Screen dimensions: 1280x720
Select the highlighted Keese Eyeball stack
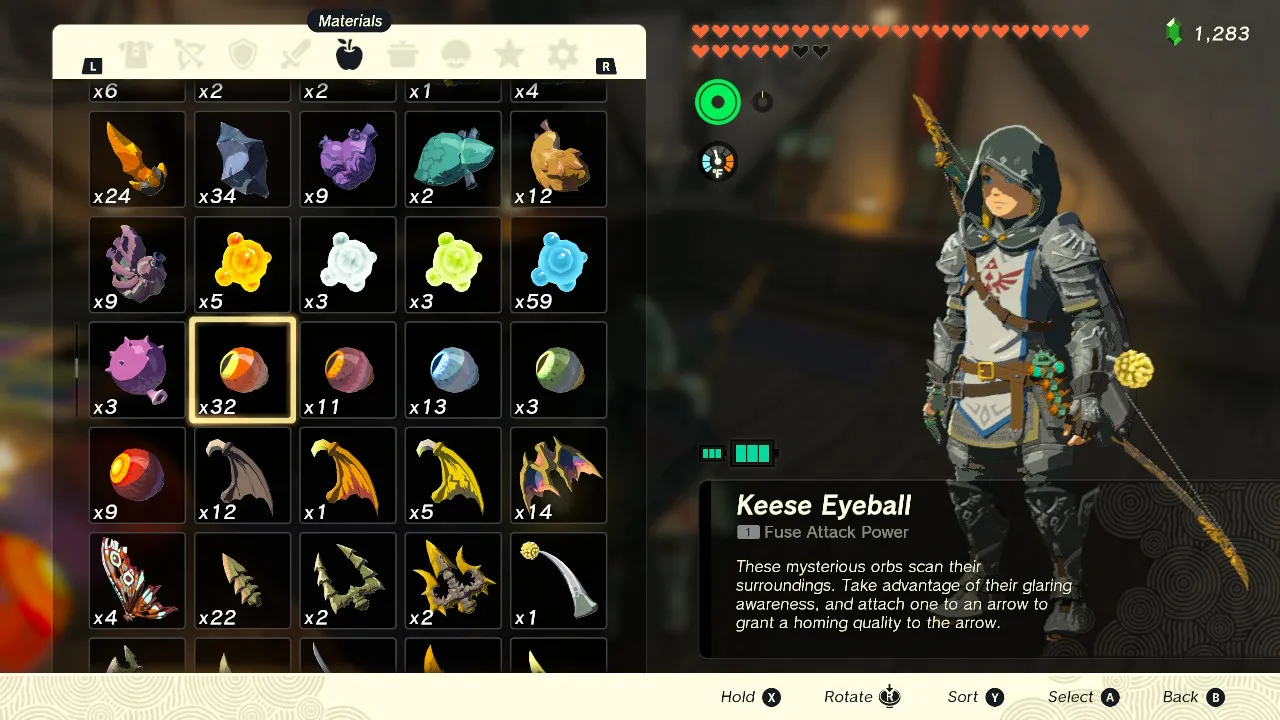tap(242, 369)
